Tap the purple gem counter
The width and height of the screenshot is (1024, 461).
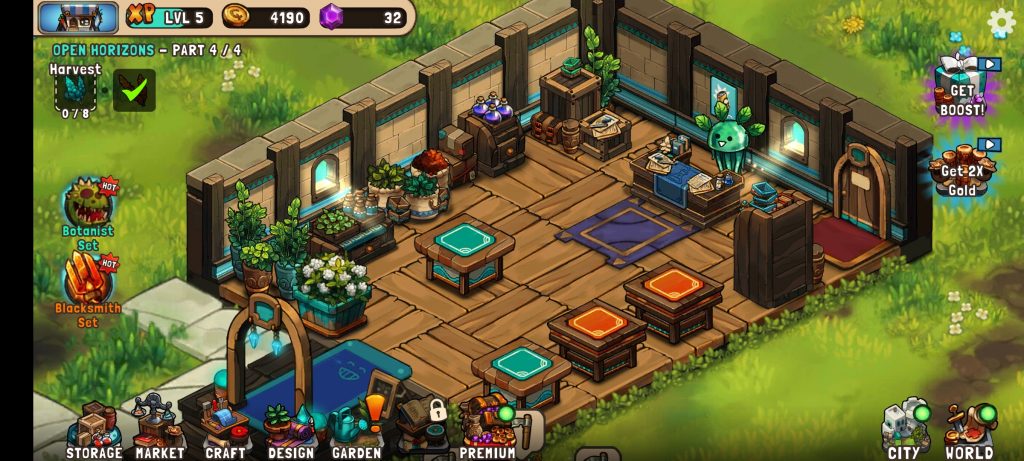pyautogui.click(x=363, y=17)
